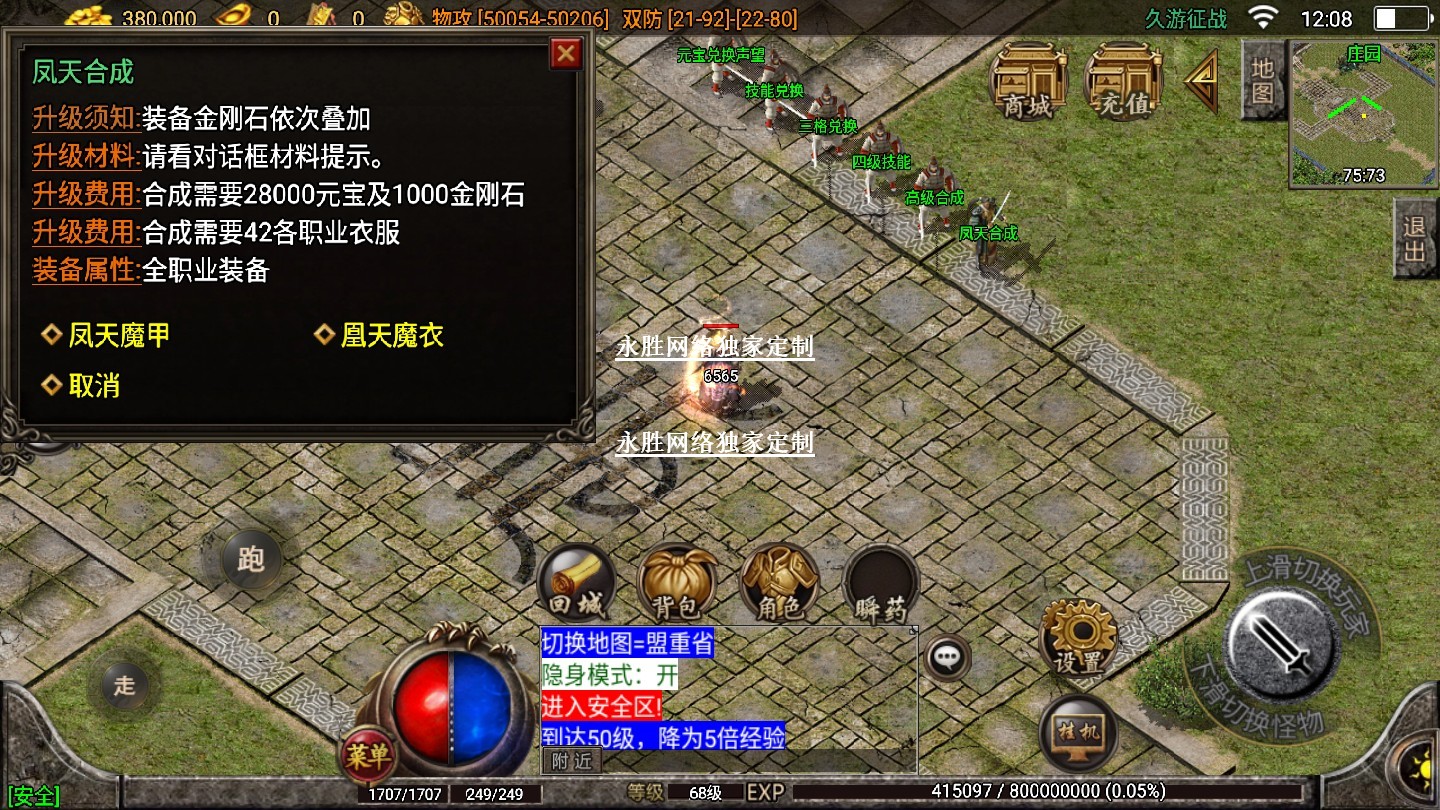Open the chat speech bubble
Screen dimensions: 1440x810
(945, 657)
